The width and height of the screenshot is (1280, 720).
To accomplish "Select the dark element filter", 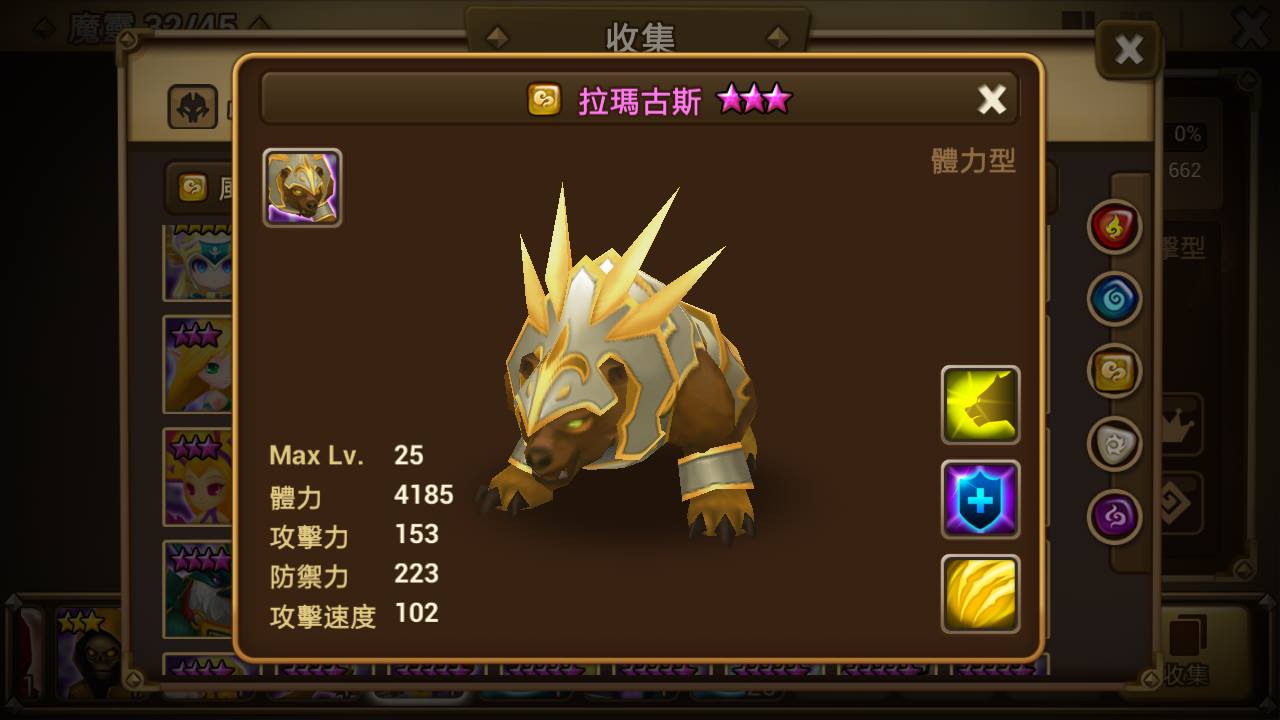I will [1114, 516].
